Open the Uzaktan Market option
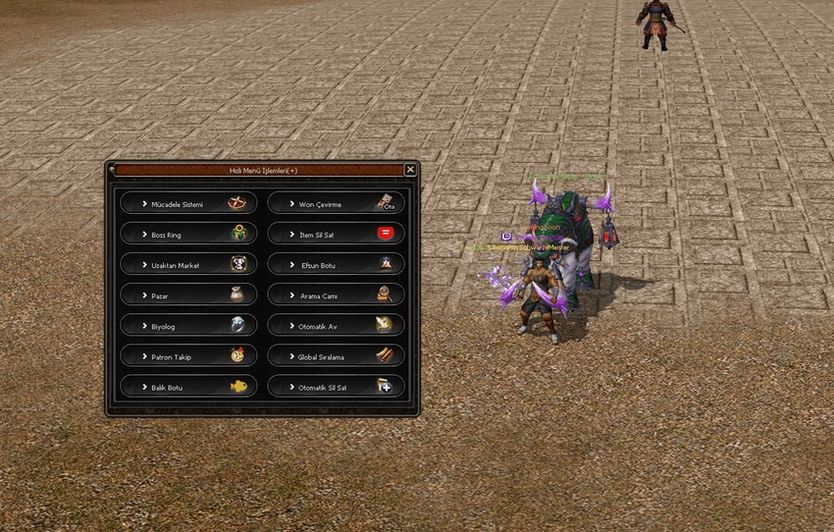 [189, 265]
